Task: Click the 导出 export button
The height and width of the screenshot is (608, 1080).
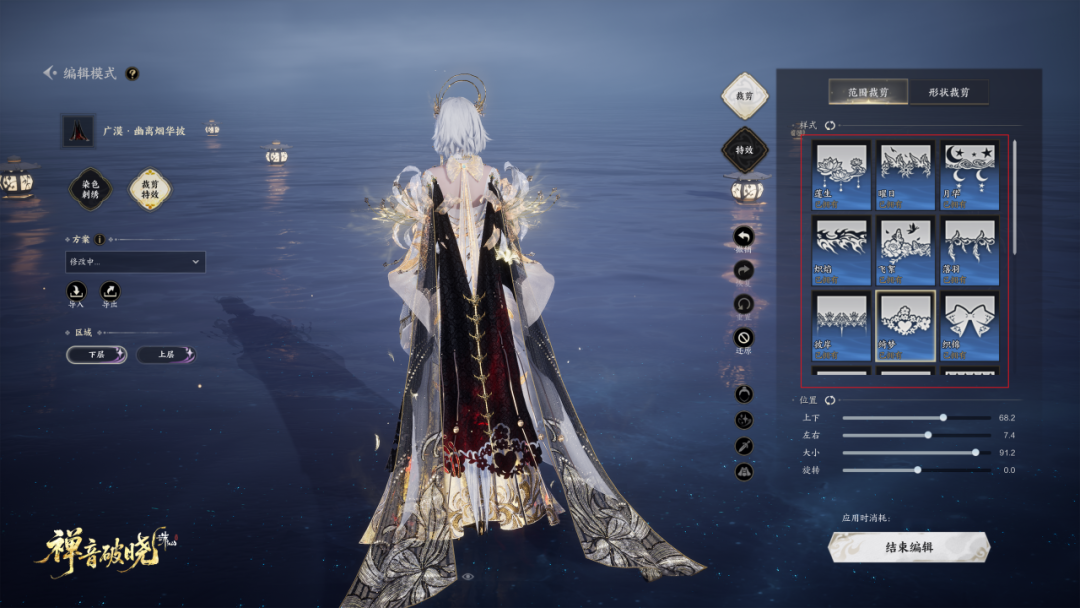Action: click(109, 293)
